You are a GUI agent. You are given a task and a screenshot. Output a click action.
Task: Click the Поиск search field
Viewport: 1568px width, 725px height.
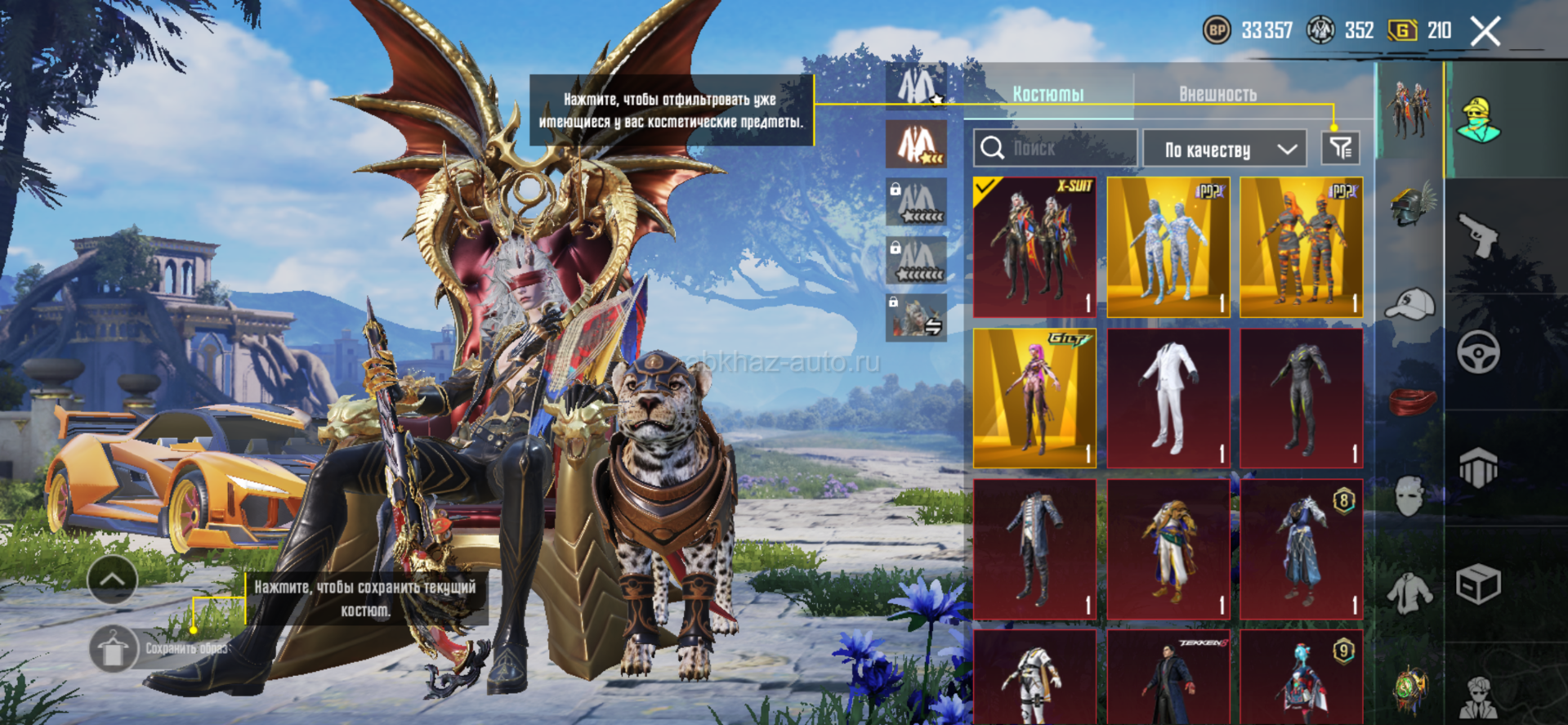tap(1055, 149)
